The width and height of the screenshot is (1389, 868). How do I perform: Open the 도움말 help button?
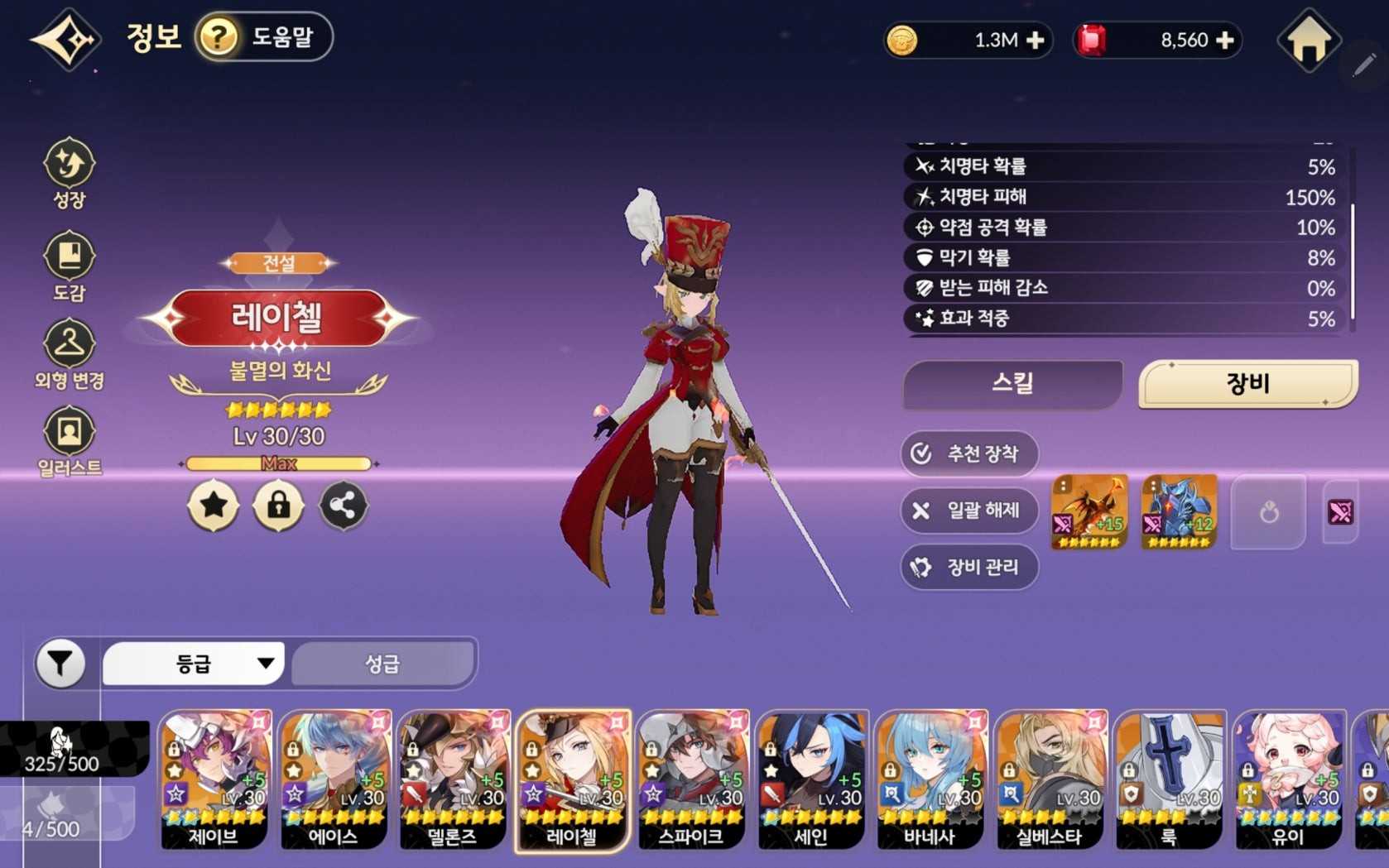click(x=264, y=37)
